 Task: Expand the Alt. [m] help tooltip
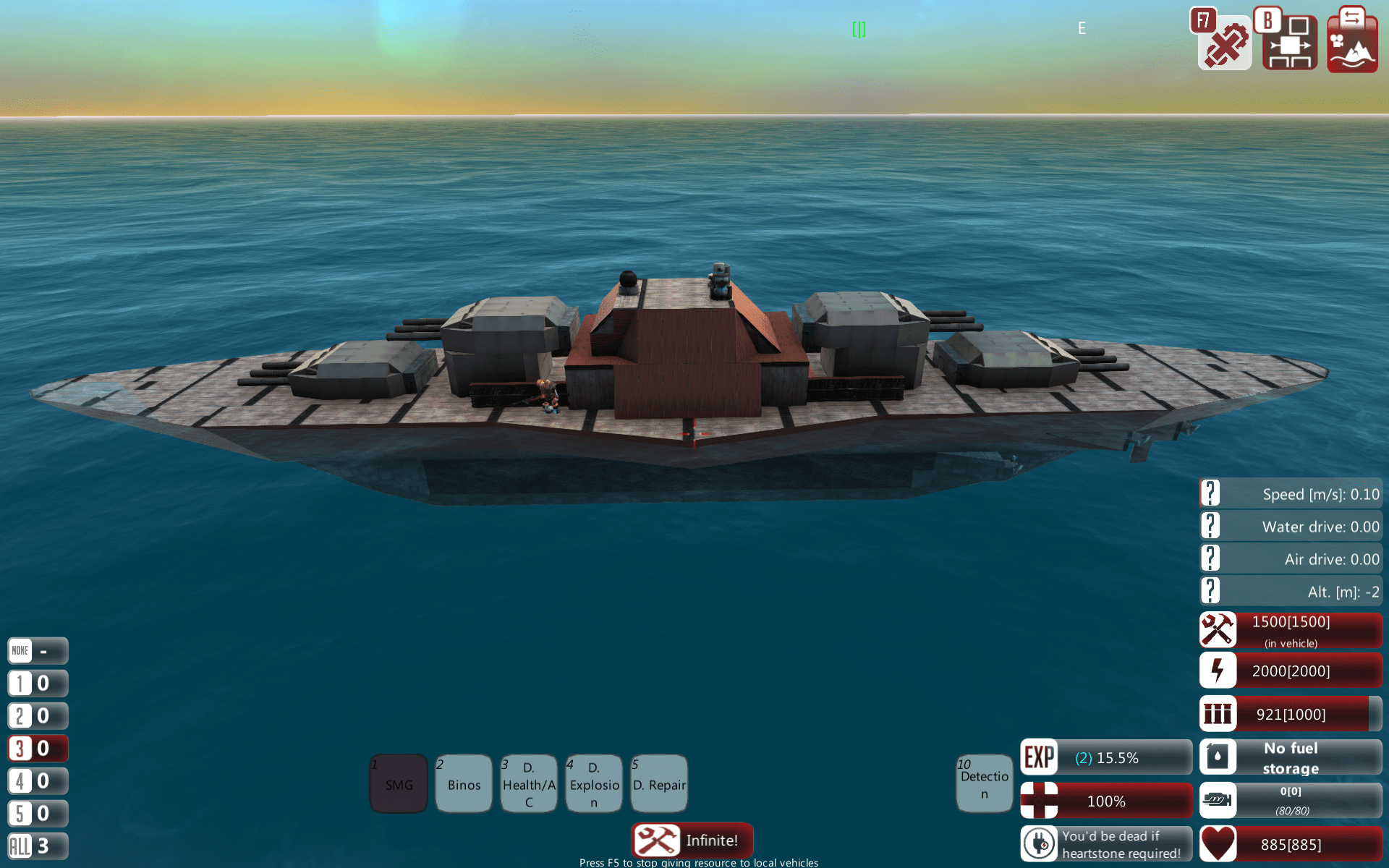click(x=1211, y=591)
